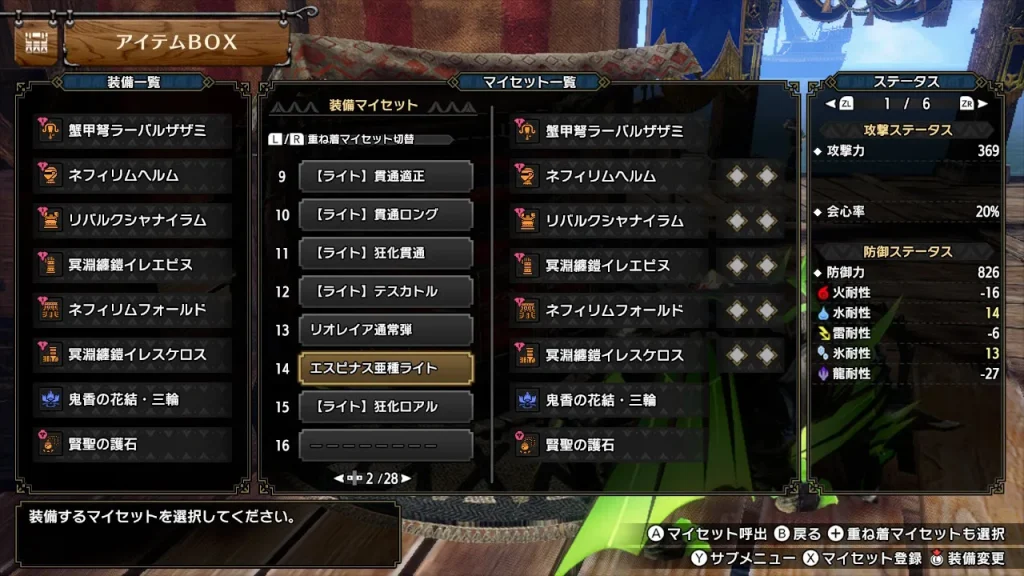The image size is (1024, 576).
Task: Click 冥淵纏鎧イレスケロス in the マイセット一覧 panel
Action: (612, 355)
